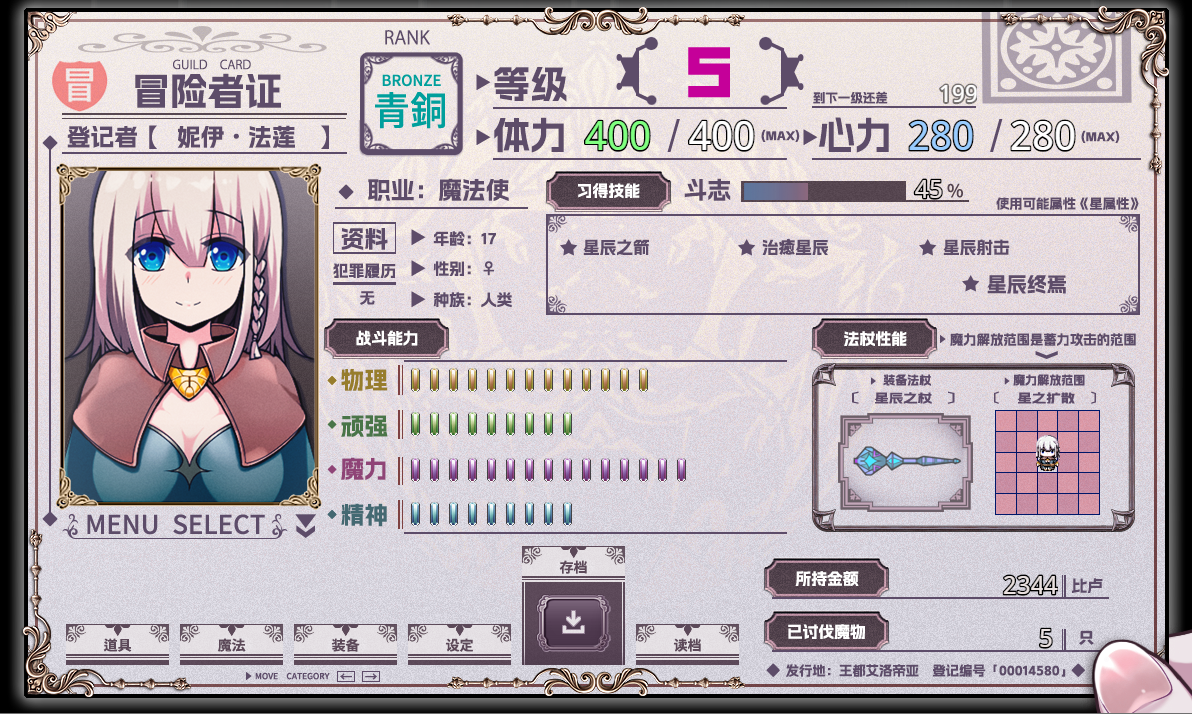Open the 读档 load menu
1192x714 pixels.
tap(687, 644)
